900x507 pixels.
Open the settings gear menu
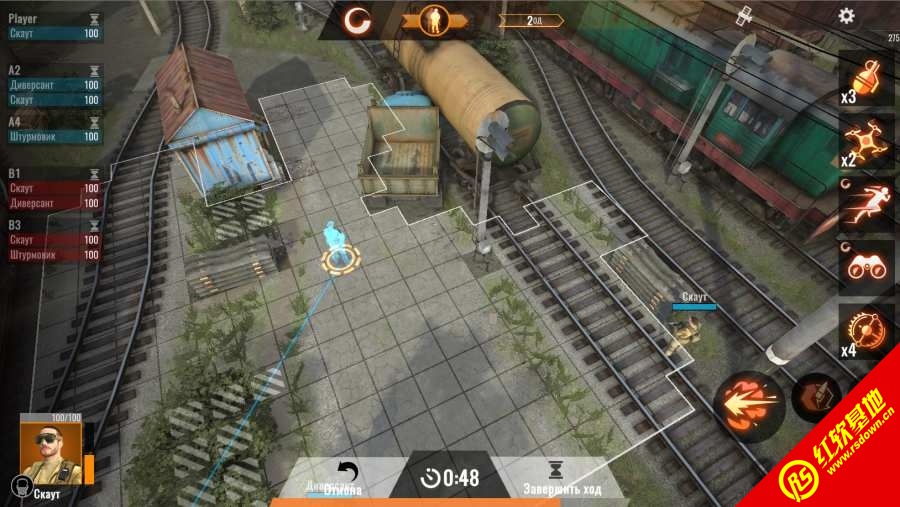coord(846,16)
